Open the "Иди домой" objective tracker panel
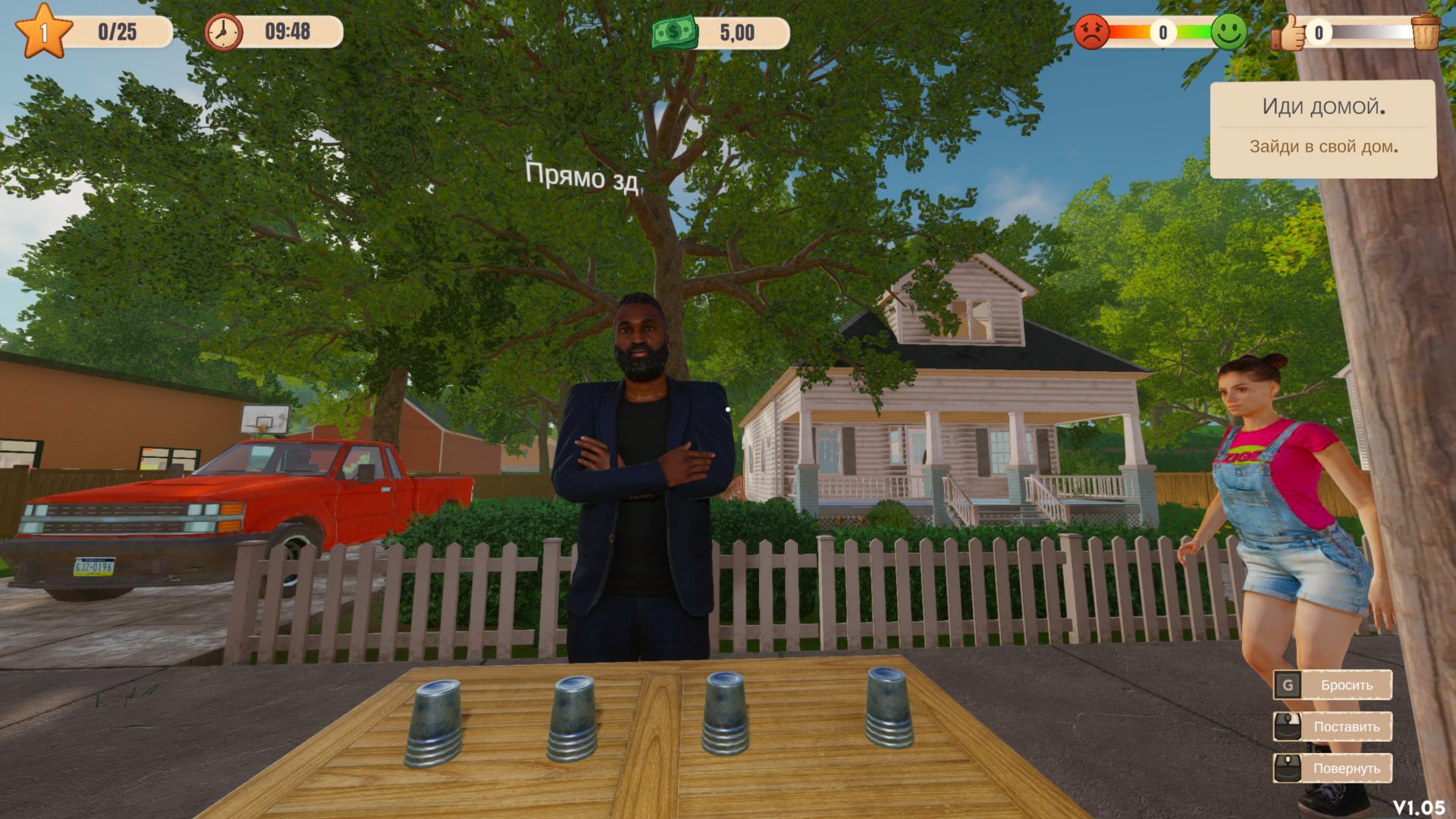The width and height of the screenshot is (1456, 819). point(1323,129)
